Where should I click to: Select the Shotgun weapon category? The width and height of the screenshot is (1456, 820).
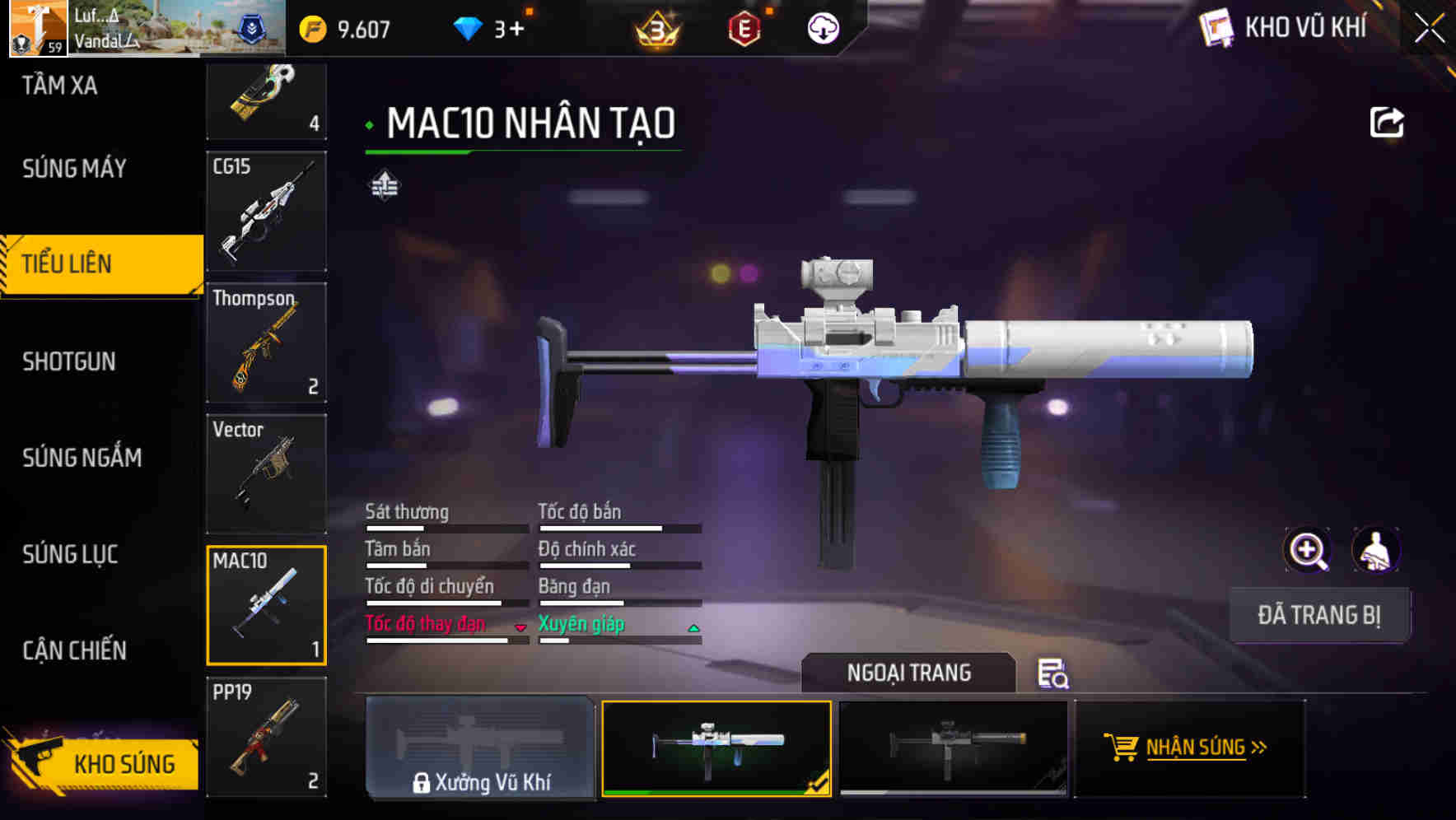pos(69,361)
